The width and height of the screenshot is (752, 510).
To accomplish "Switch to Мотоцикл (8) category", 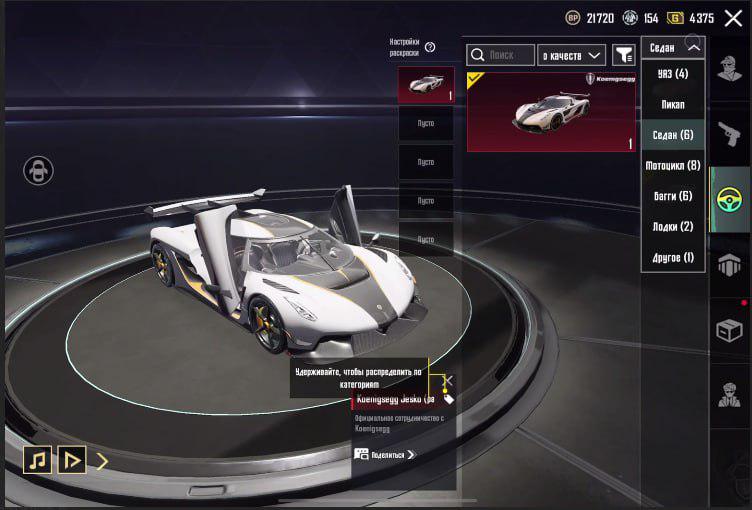I will coord(673,165).
